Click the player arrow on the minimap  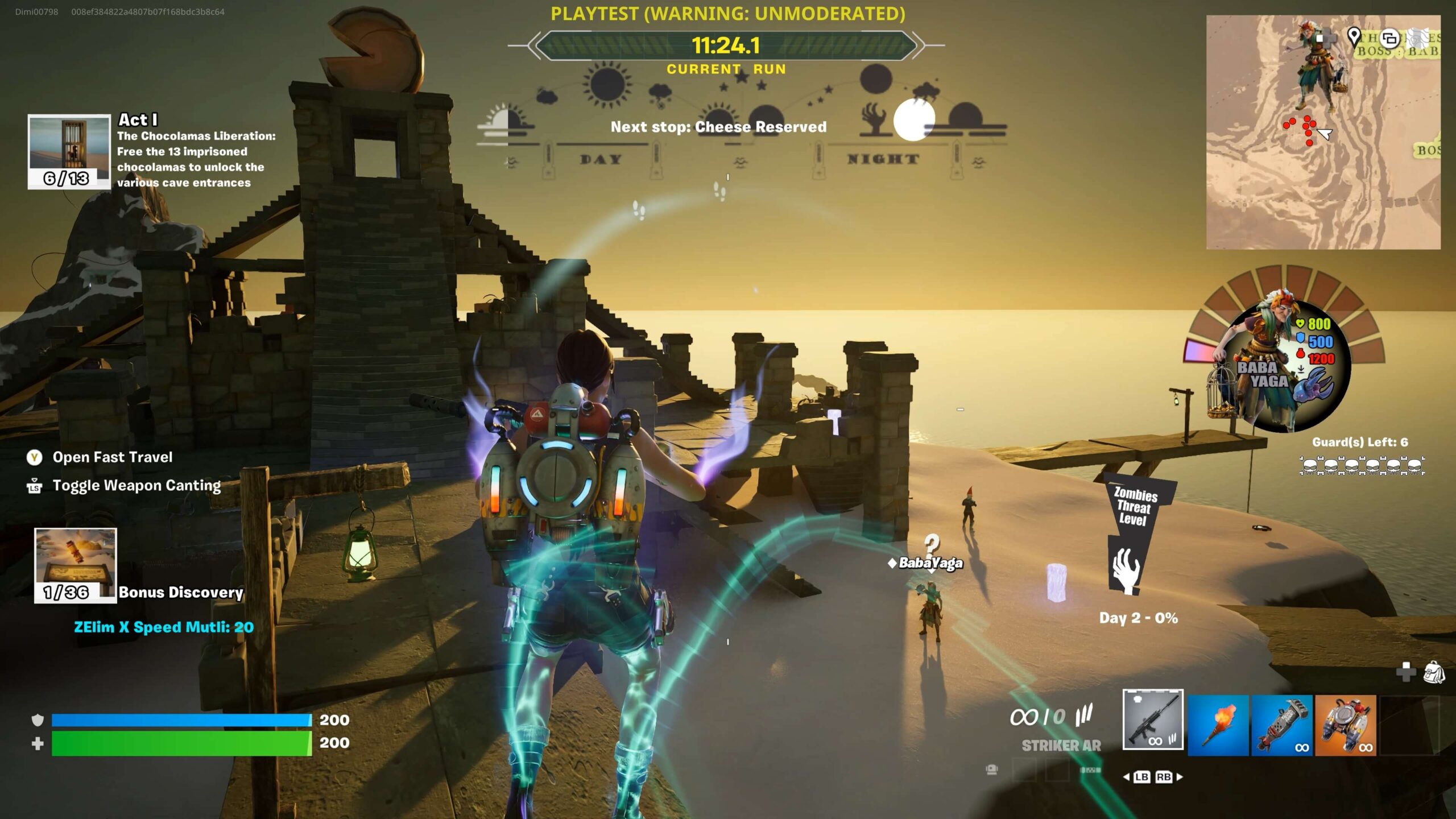pyautogui.click(x=1325, y=134)
